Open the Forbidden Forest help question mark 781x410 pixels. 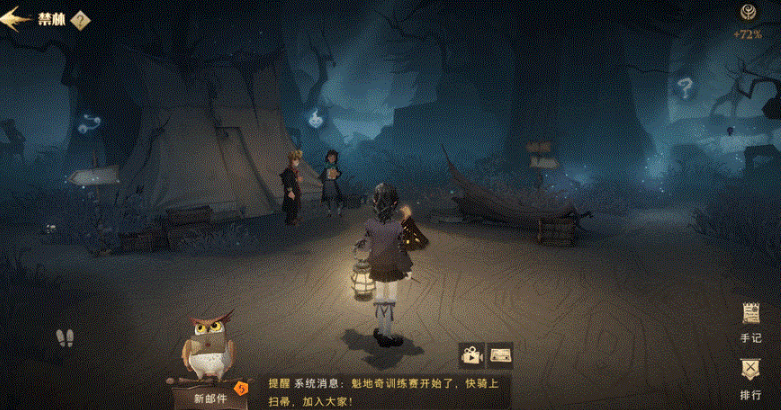coord(81,20)
